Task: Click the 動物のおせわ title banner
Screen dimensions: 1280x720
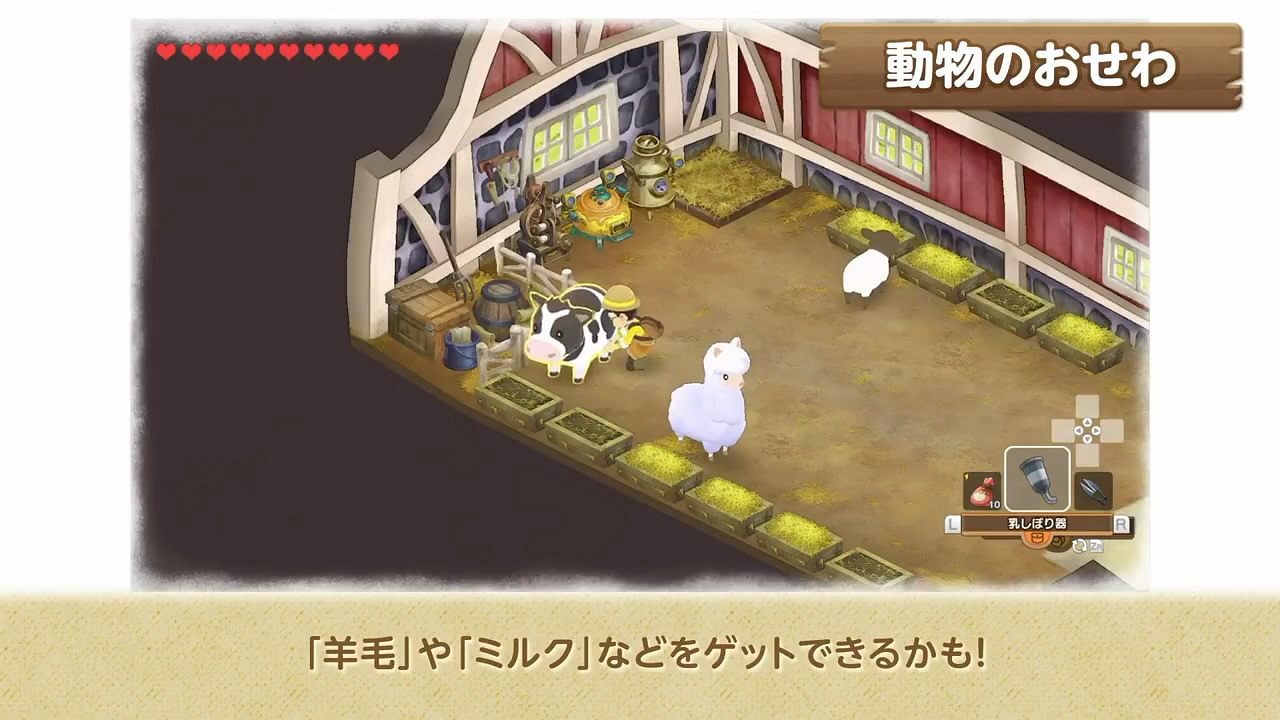Action: point(1032,62)
